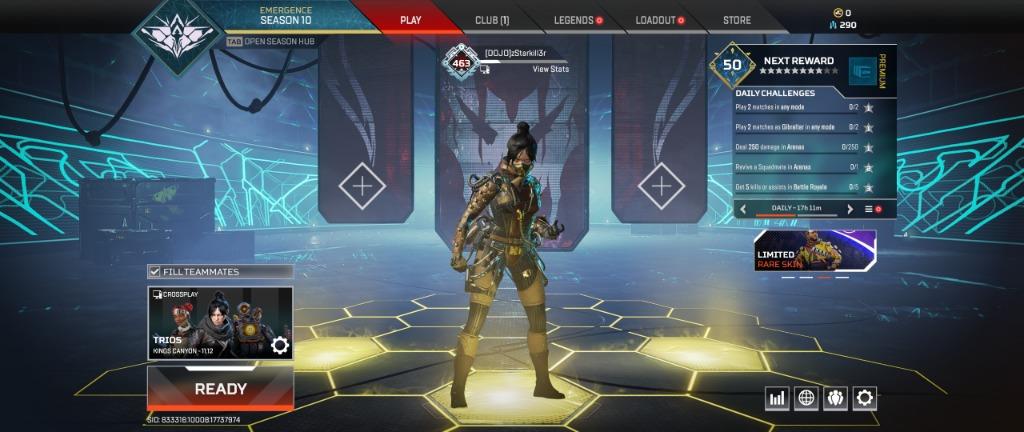This screenshot has height=432, width=1024.
Task: Select the Play tab
Action: coord(410,20)
